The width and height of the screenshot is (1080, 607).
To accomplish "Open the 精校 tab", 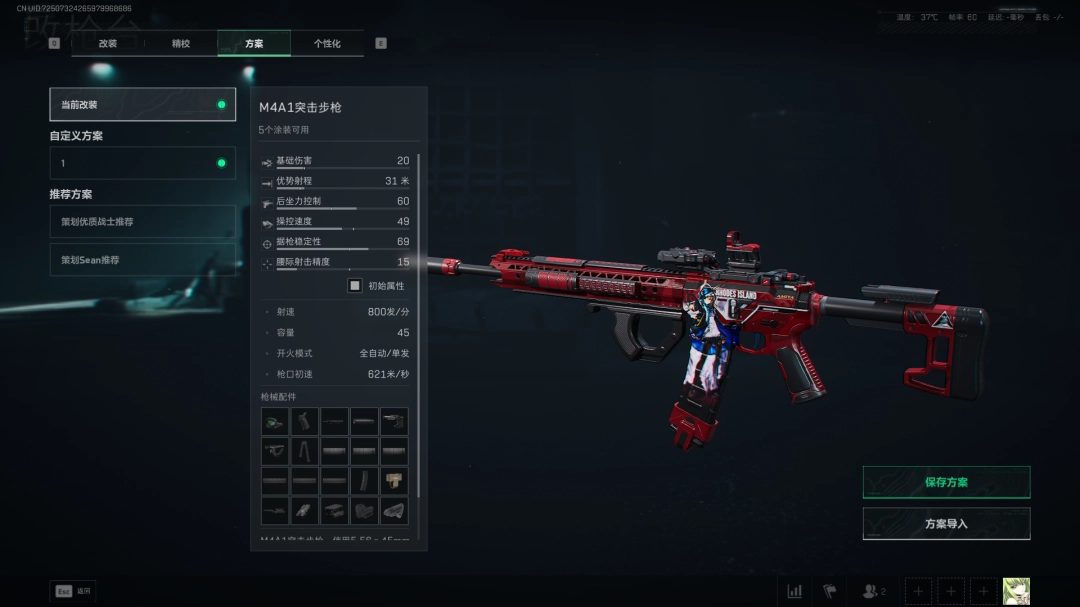I will [181, 44].
